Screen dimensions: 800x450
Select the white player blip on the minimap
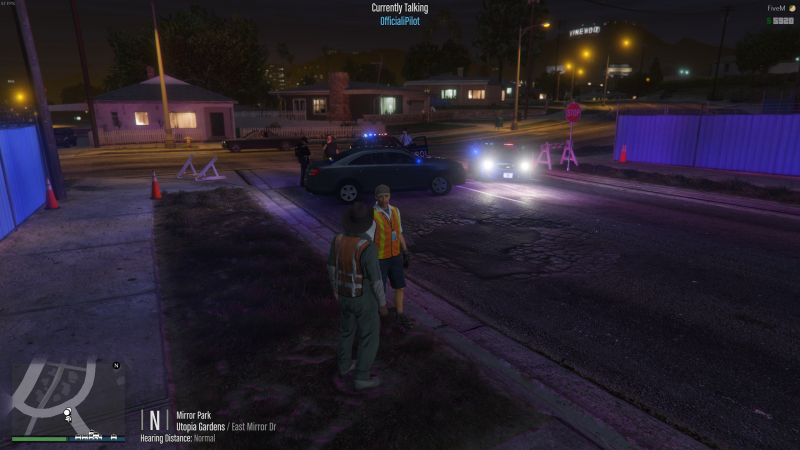point(67,412)
